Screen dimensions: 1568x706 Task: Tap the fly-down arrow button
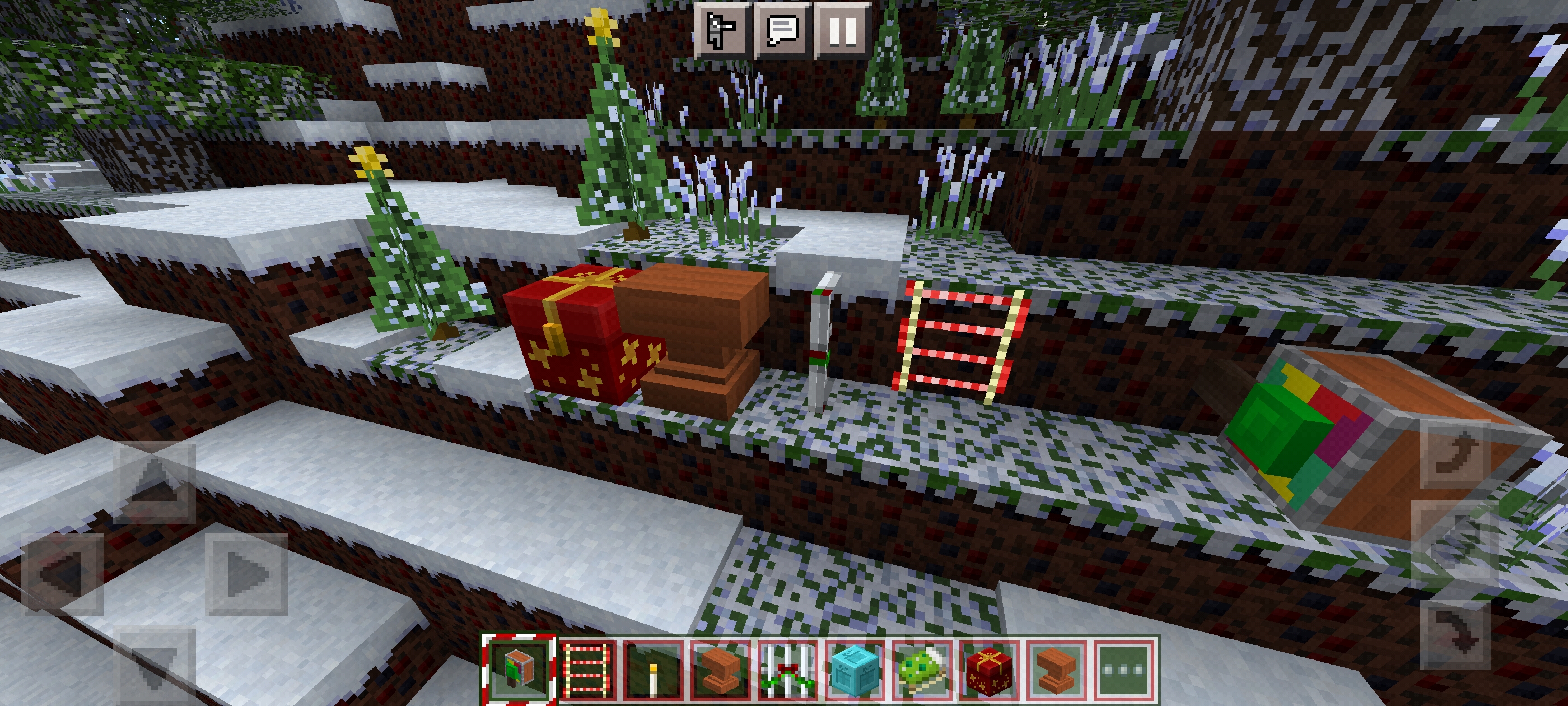[x=1456, y=634]
